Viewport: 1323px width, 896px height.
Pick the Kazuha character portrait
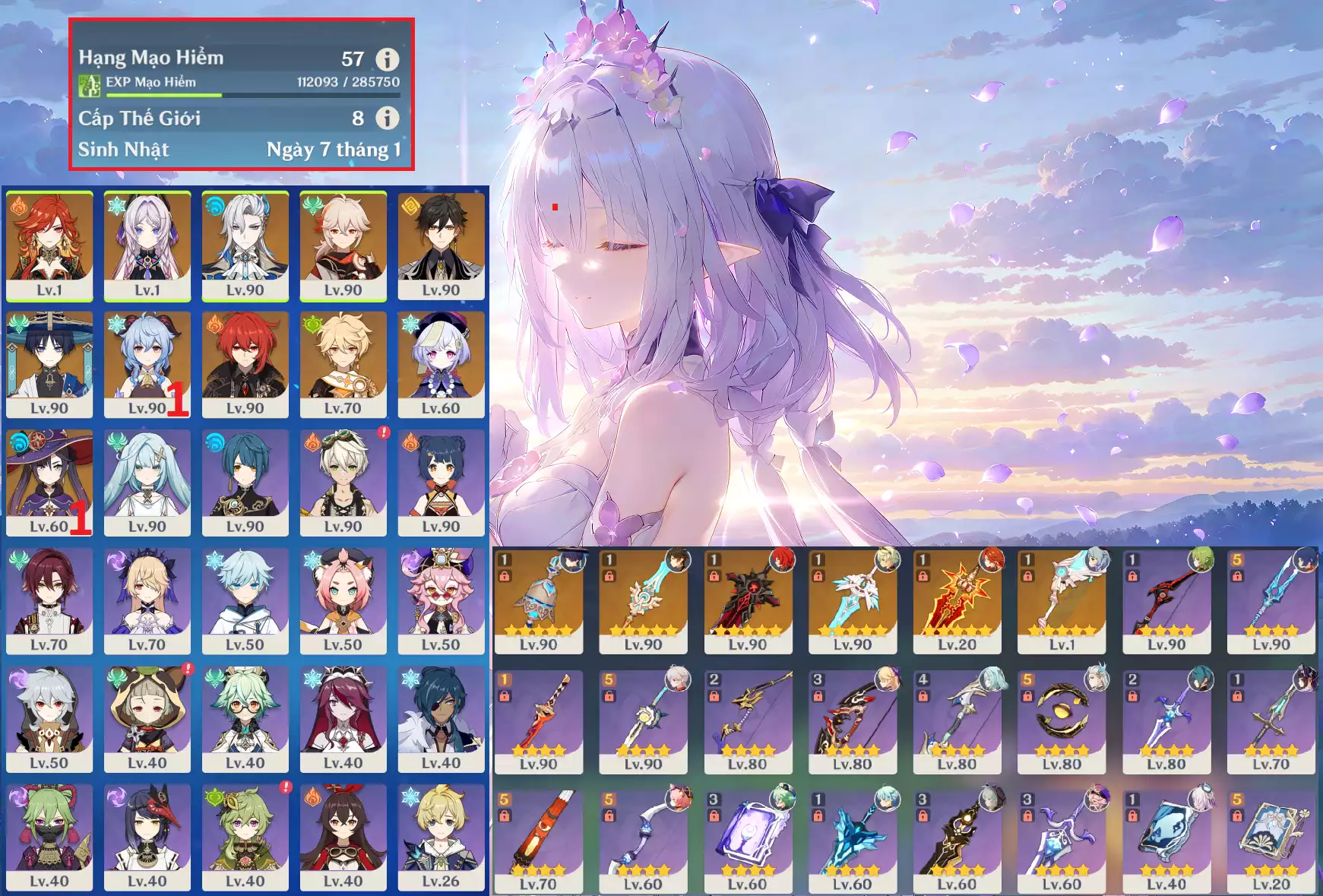(x=343, y=245)
